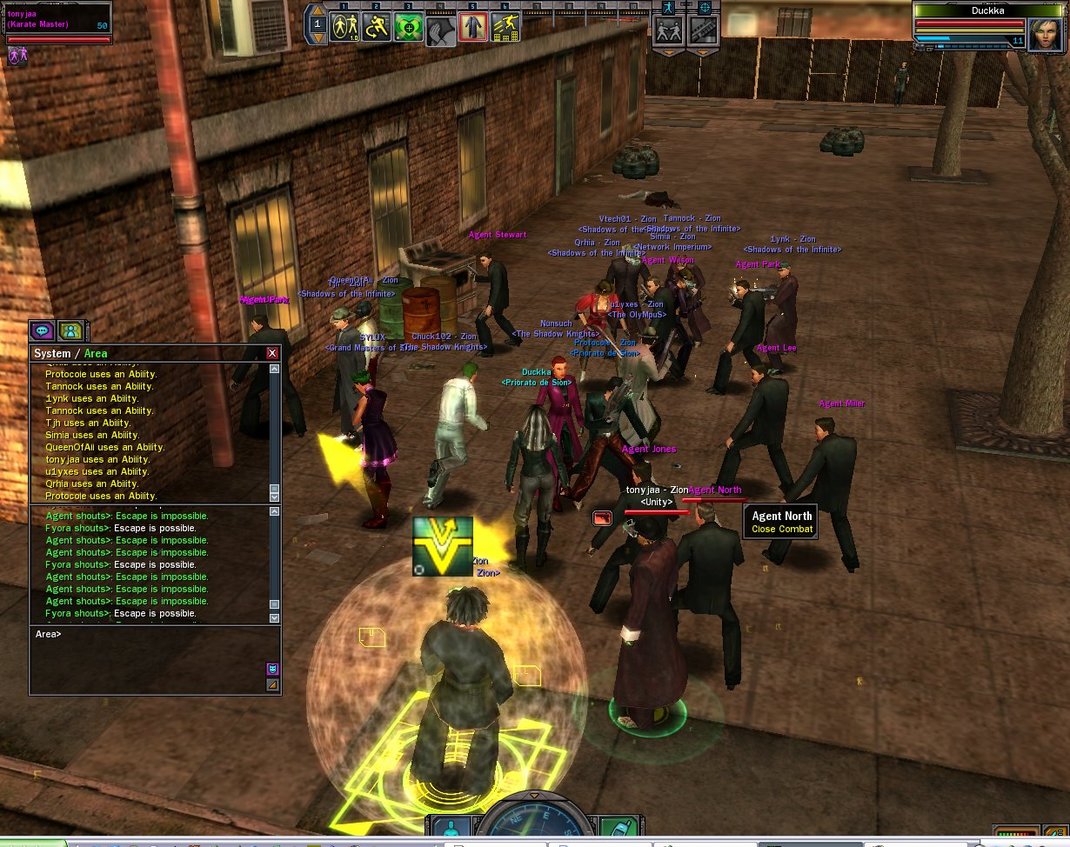The image size is (1070, 847).
Task: Activate the running figure ability in slot 2
Action: click(x=376, y=27)
